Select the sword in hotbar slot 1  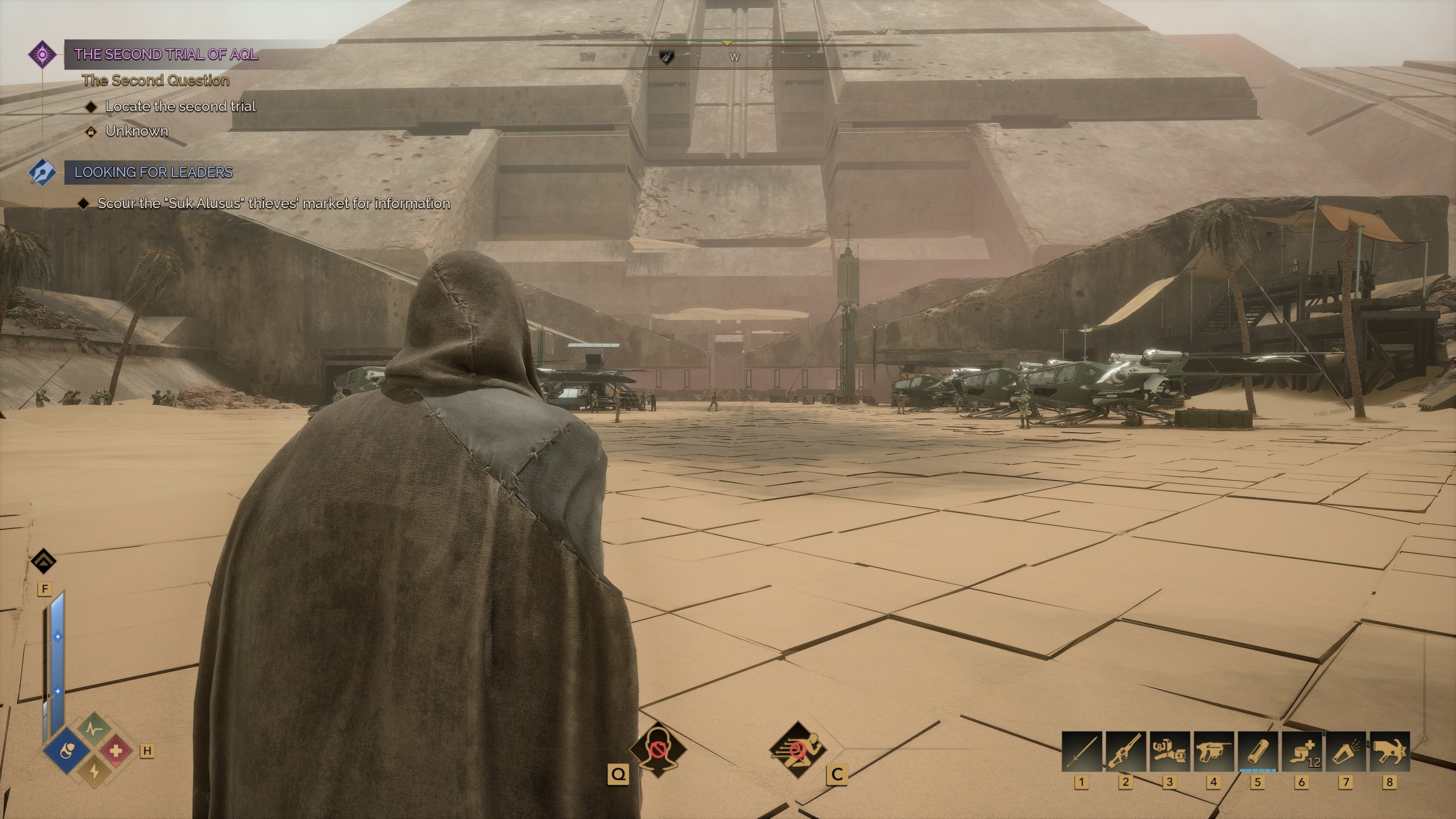pyautogui.click(x=1081, y=752)
